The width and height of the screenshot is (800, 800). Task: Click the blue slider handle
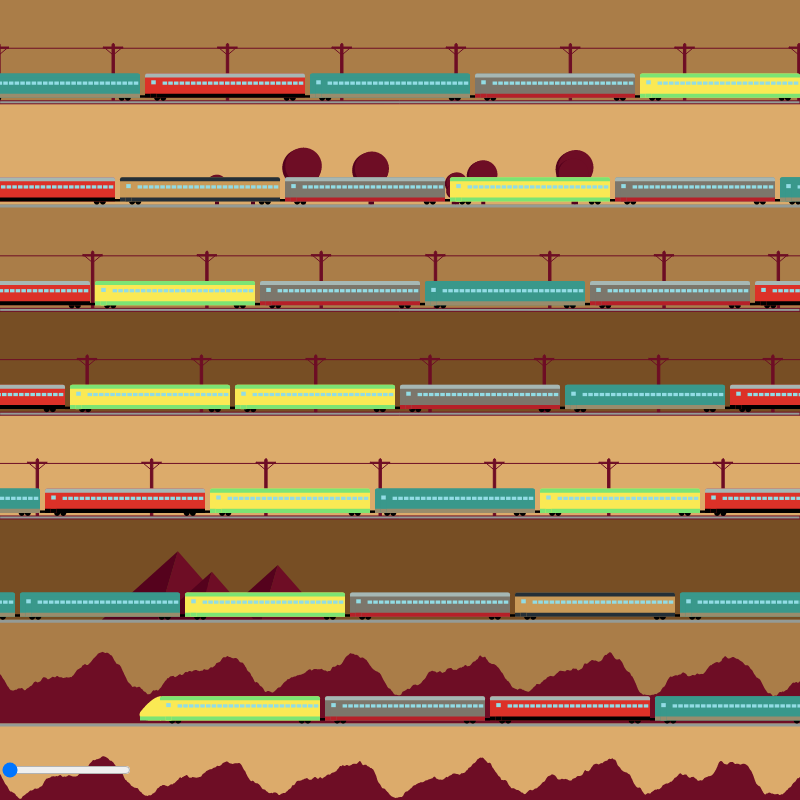(10, 770)
